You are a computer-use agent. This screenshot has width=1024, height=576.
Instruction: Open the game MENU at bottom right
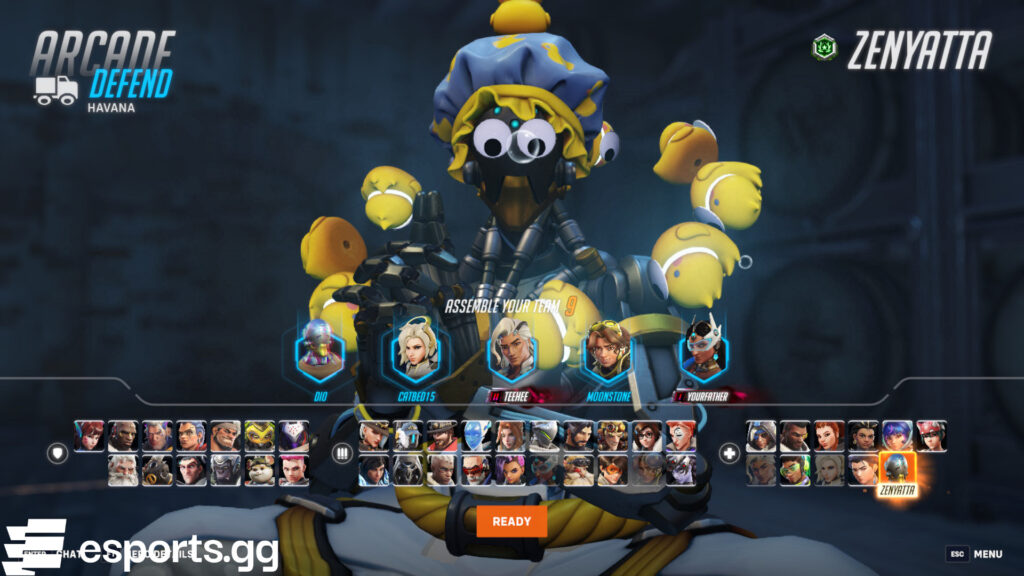pyautogui.click(x=986, y=554)
